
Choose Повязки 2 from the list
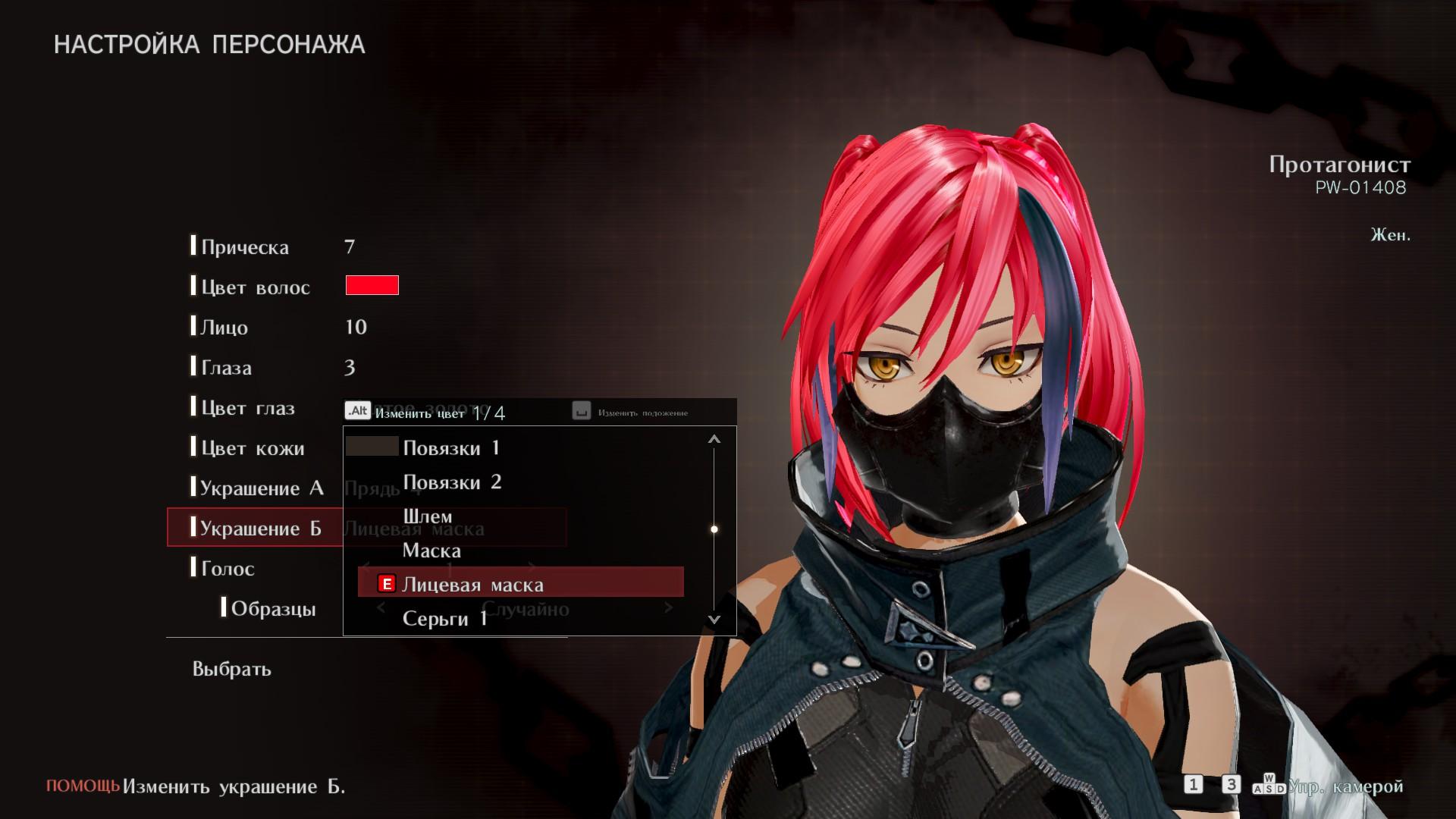click(452, 482)
